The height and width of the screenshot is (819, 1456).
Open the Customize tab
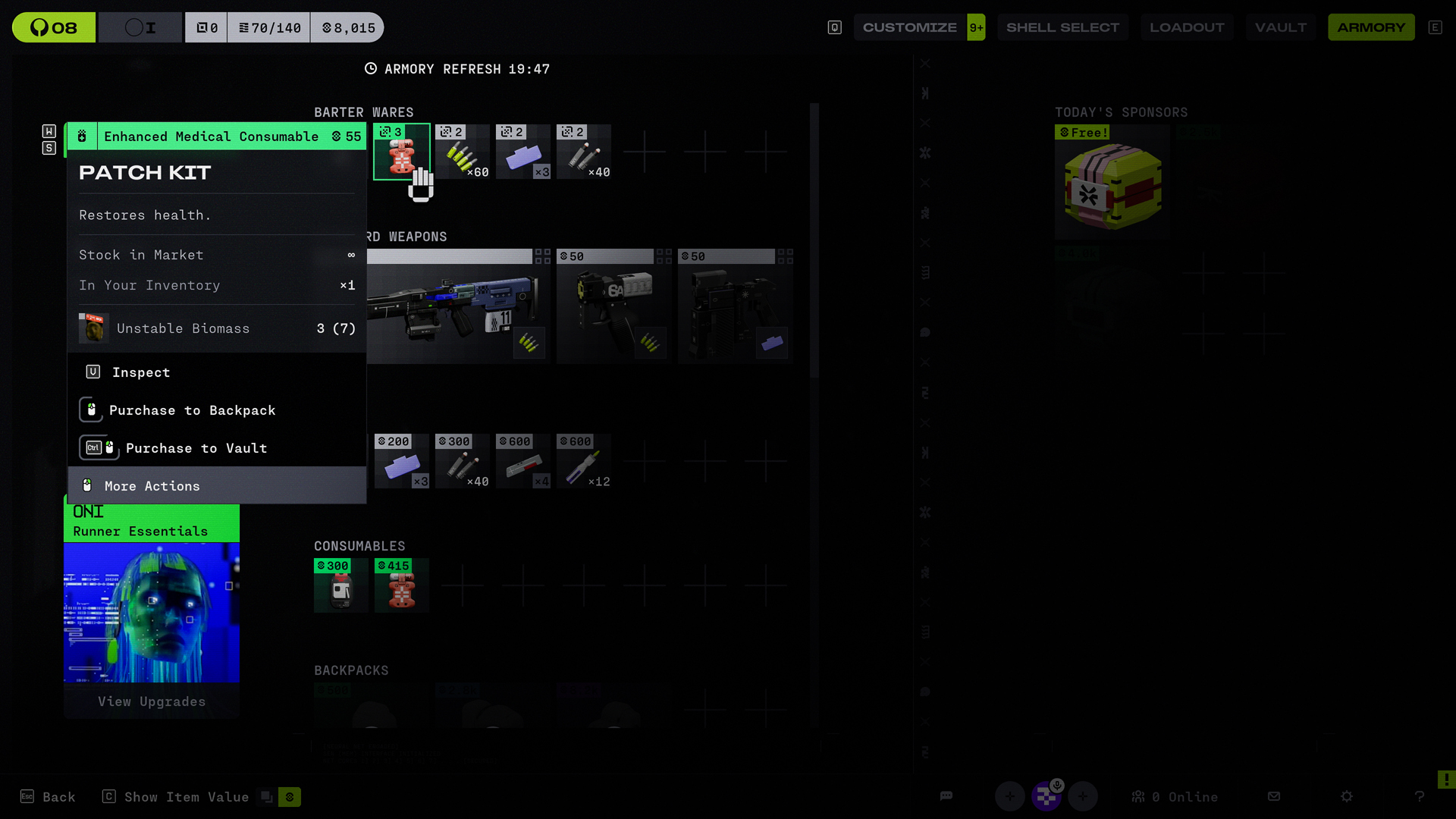click(x=909, y=27)
